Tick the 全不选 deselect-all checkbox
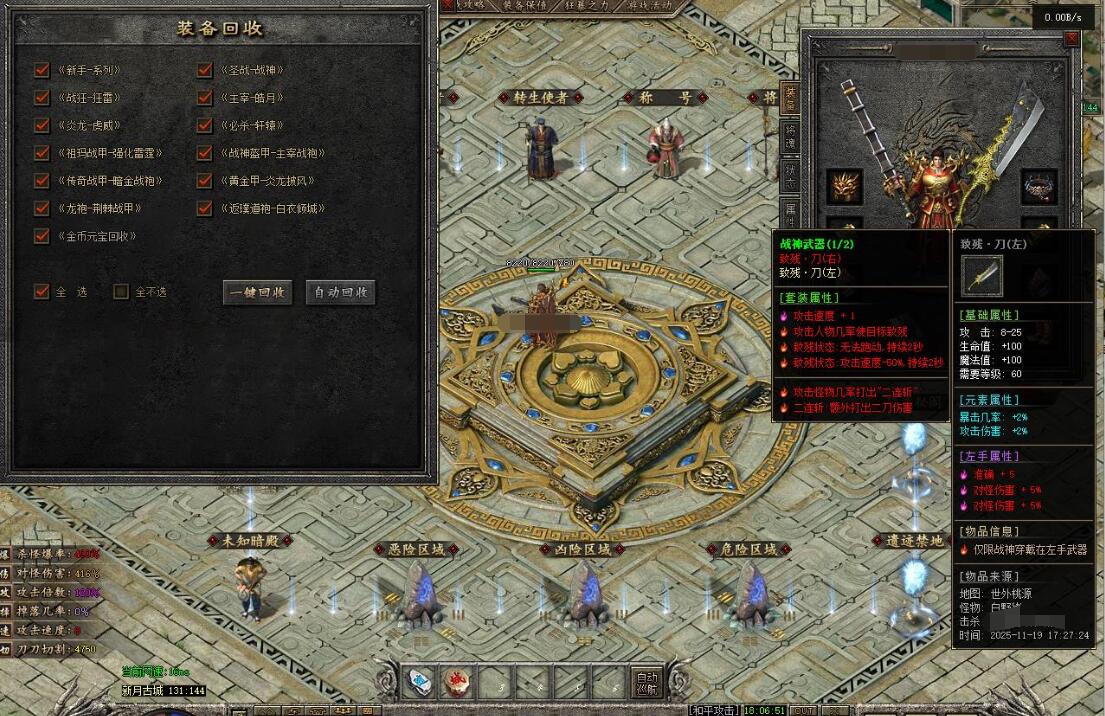Image resolution: width=1105 pixels, height=716 pixels. (x=121, y=291)
